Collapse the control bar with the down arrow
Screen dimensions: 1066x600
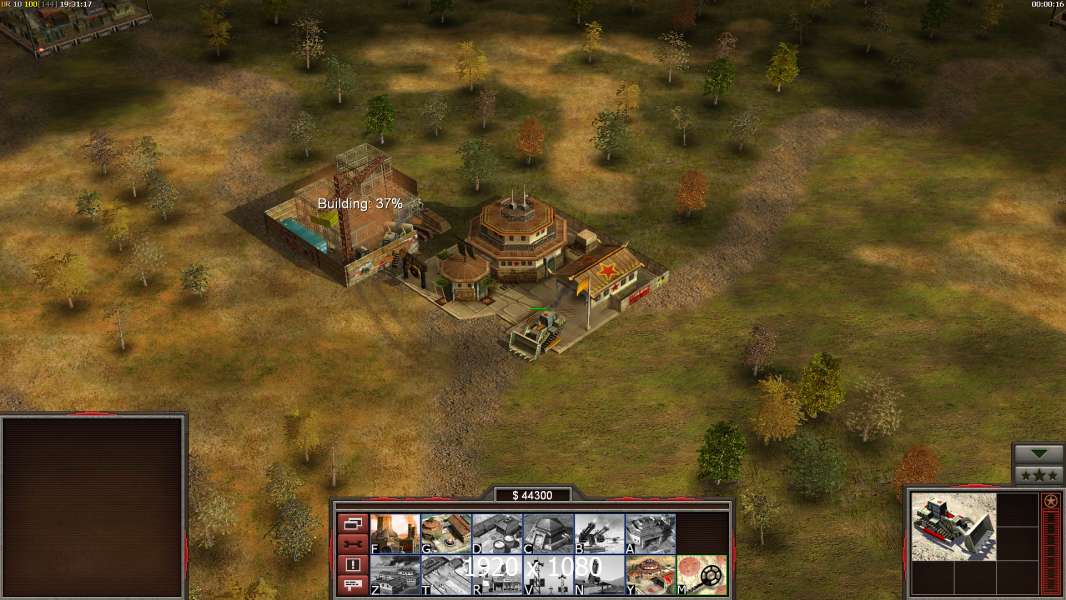pyautogui.click(x=1039, y=454)
